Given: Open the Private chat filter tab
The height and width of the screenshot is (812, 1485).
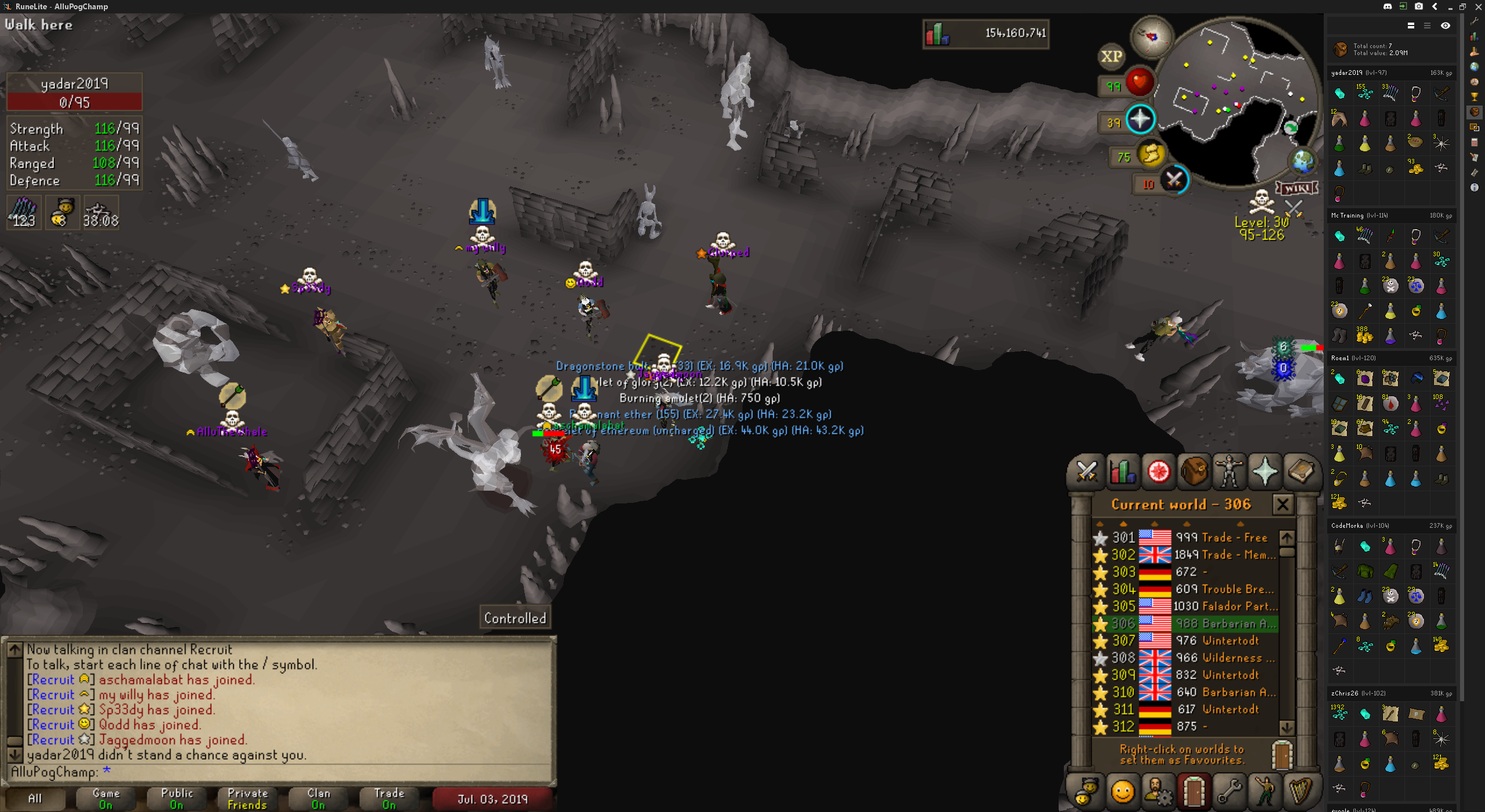Looking at the screenshot, I should tap(248, 799).
